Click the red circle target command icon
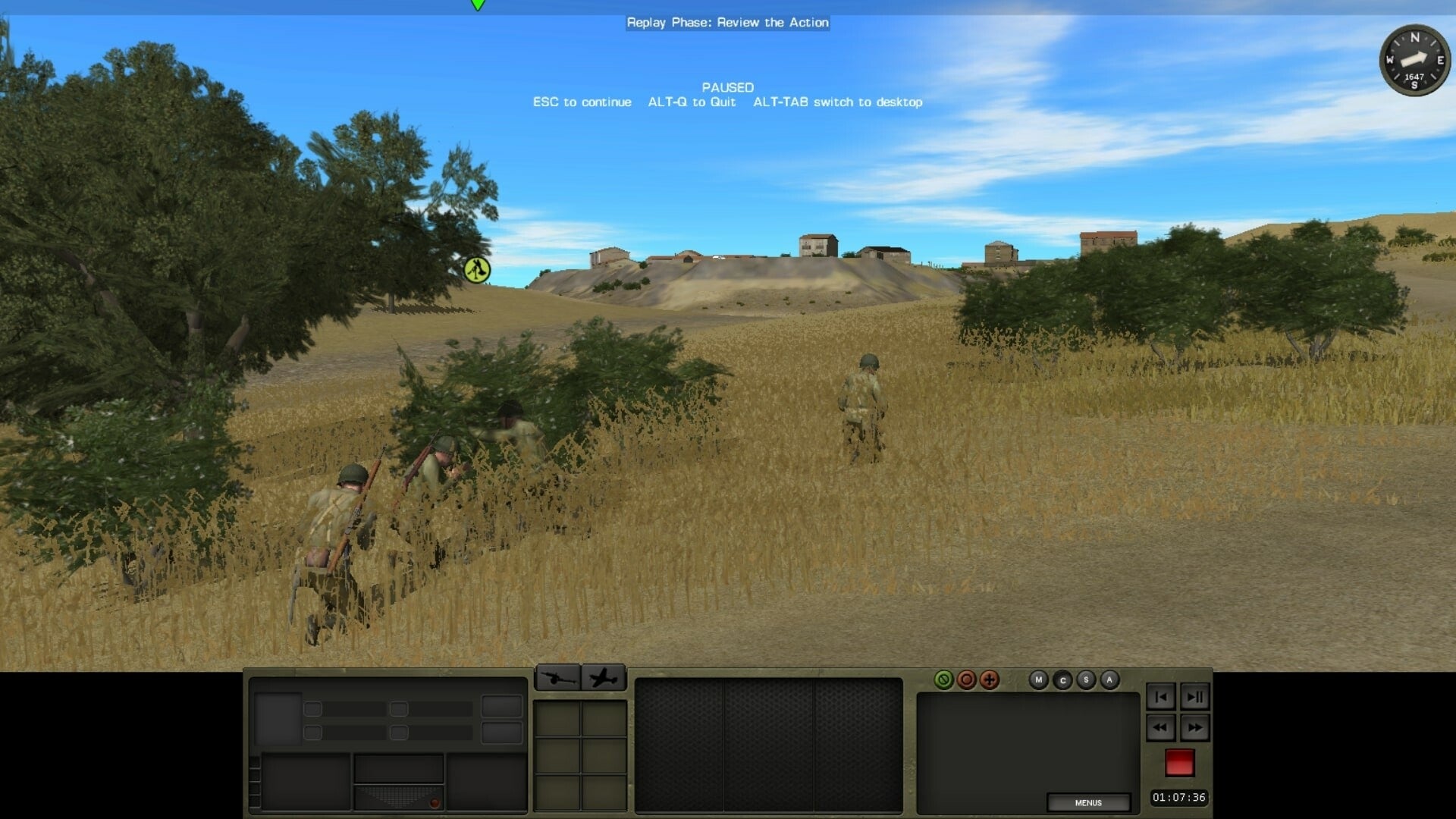The width and height of the screenshot is (1456, 819). pyautogui.click(x=968, y=679)
